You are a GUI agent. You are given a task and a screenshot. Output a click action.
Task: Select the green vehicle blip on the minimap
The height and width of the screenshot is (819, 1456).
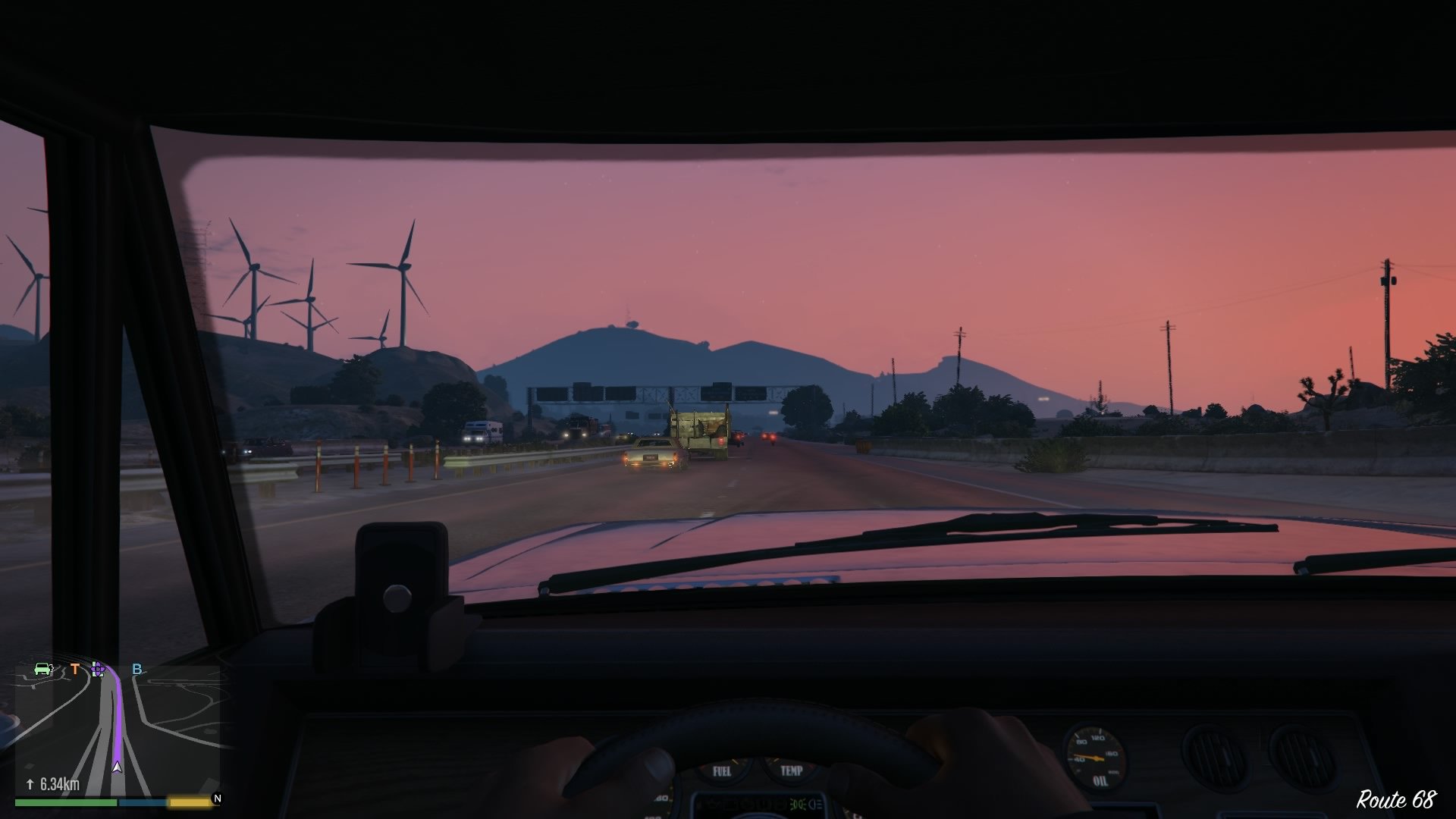(x=43, y=668)
